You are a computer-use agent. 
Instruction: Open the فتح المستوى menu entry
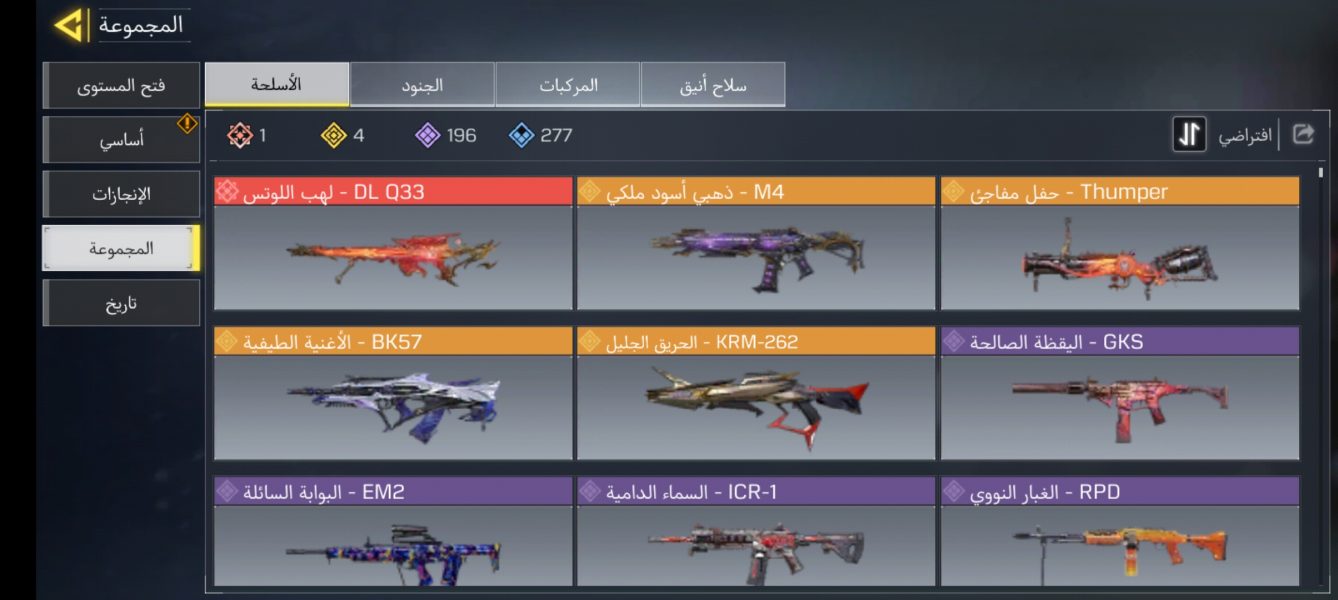pyautogui.click(x=121, y=86)
